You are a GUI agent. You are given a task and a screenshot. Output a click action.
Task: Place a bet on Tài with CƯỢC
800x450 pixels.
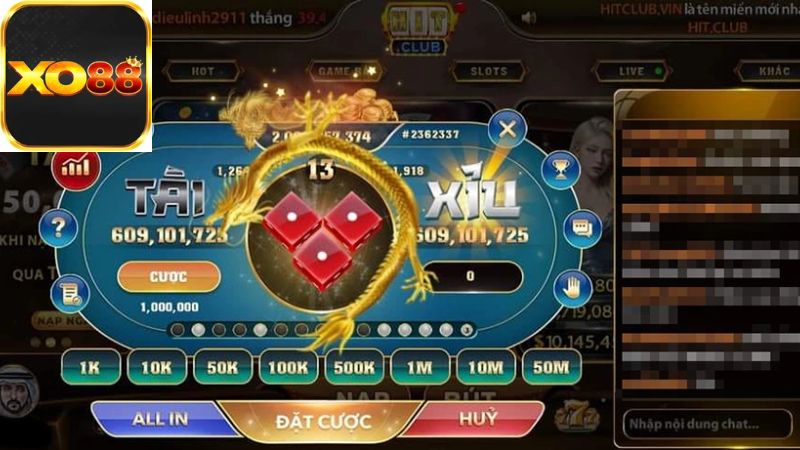coord(168,276)
